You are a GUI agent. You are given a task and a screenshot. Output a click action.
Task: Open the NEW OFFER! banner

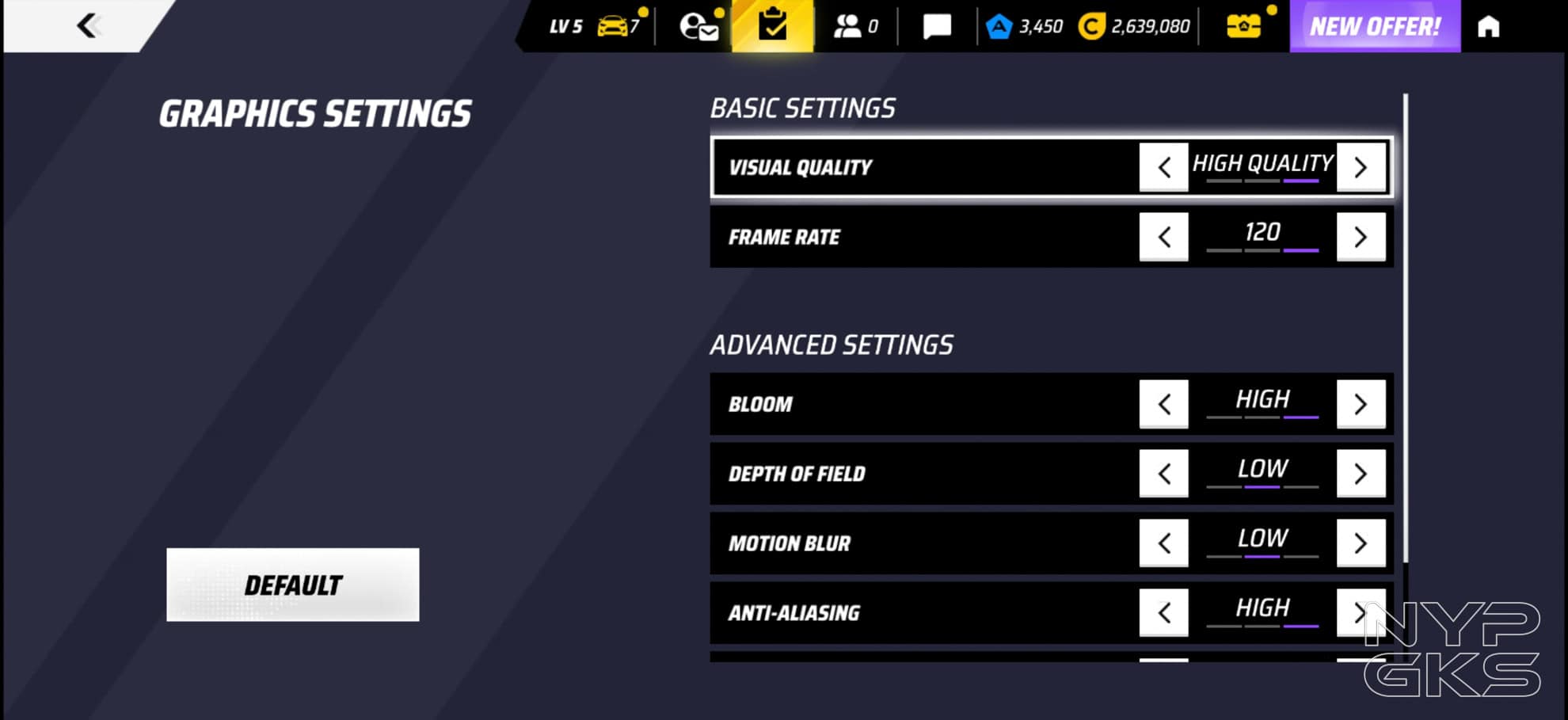click(1375, 25)
